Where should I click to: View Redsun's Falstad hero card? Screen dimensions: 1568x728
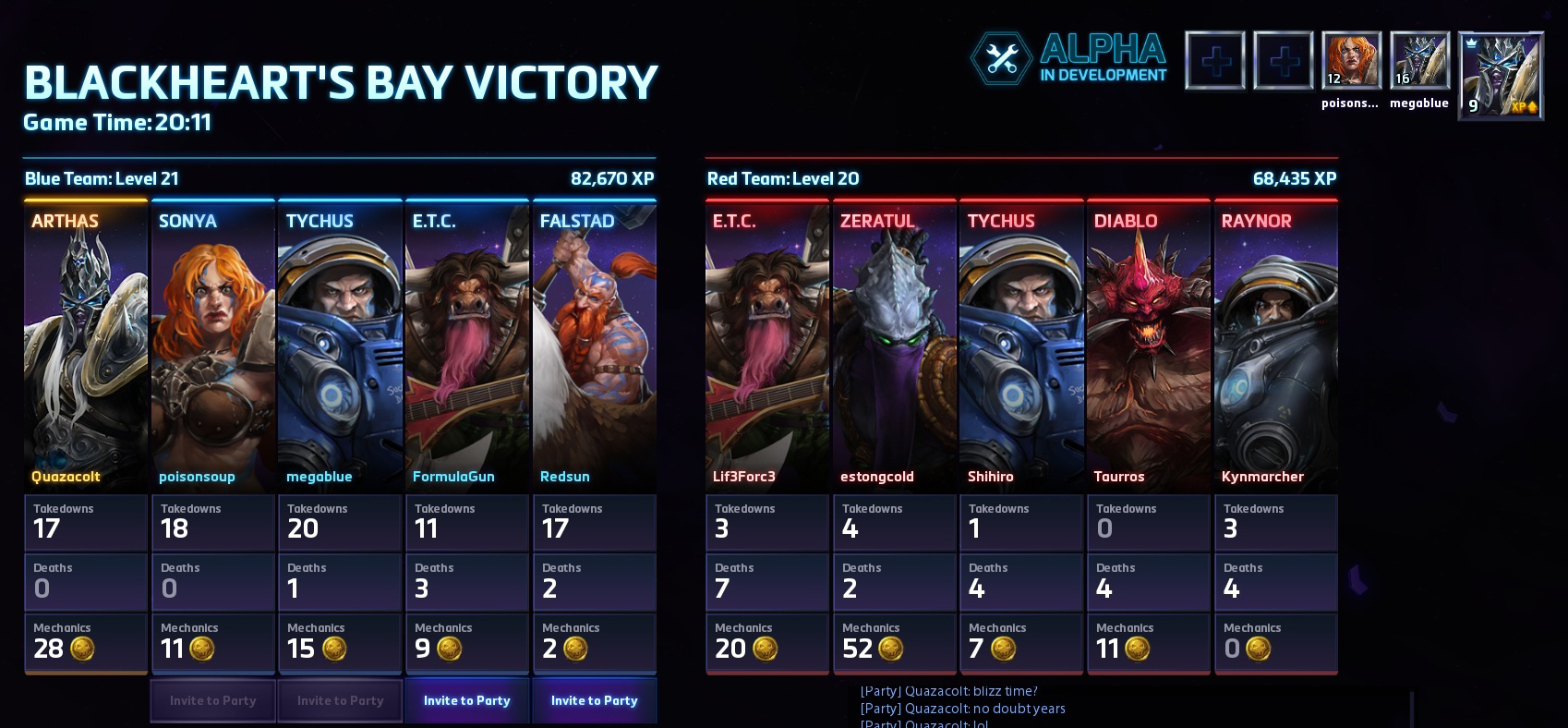[595, 346]
